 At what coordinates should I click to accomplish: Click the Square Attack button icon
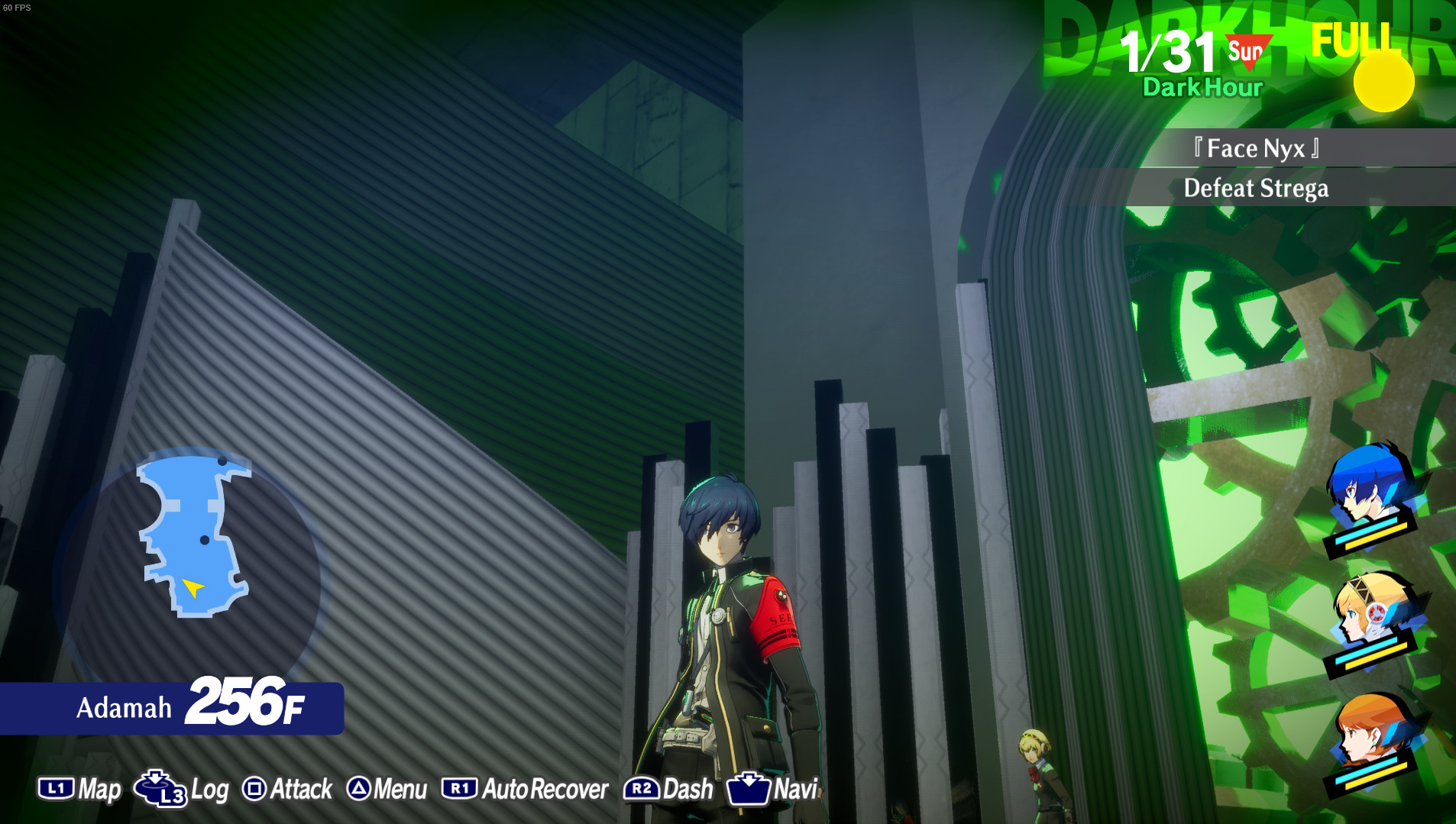257,789
